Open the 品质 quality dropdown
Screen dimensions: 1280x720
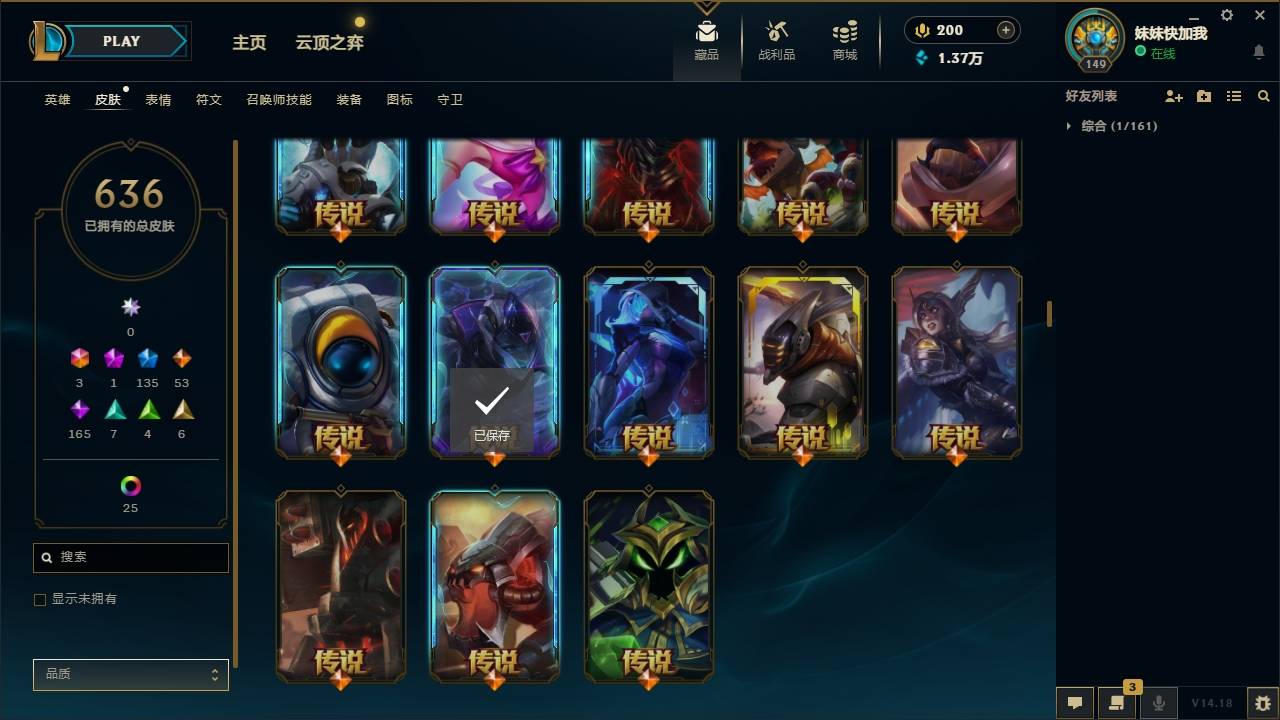pos(130,674)
